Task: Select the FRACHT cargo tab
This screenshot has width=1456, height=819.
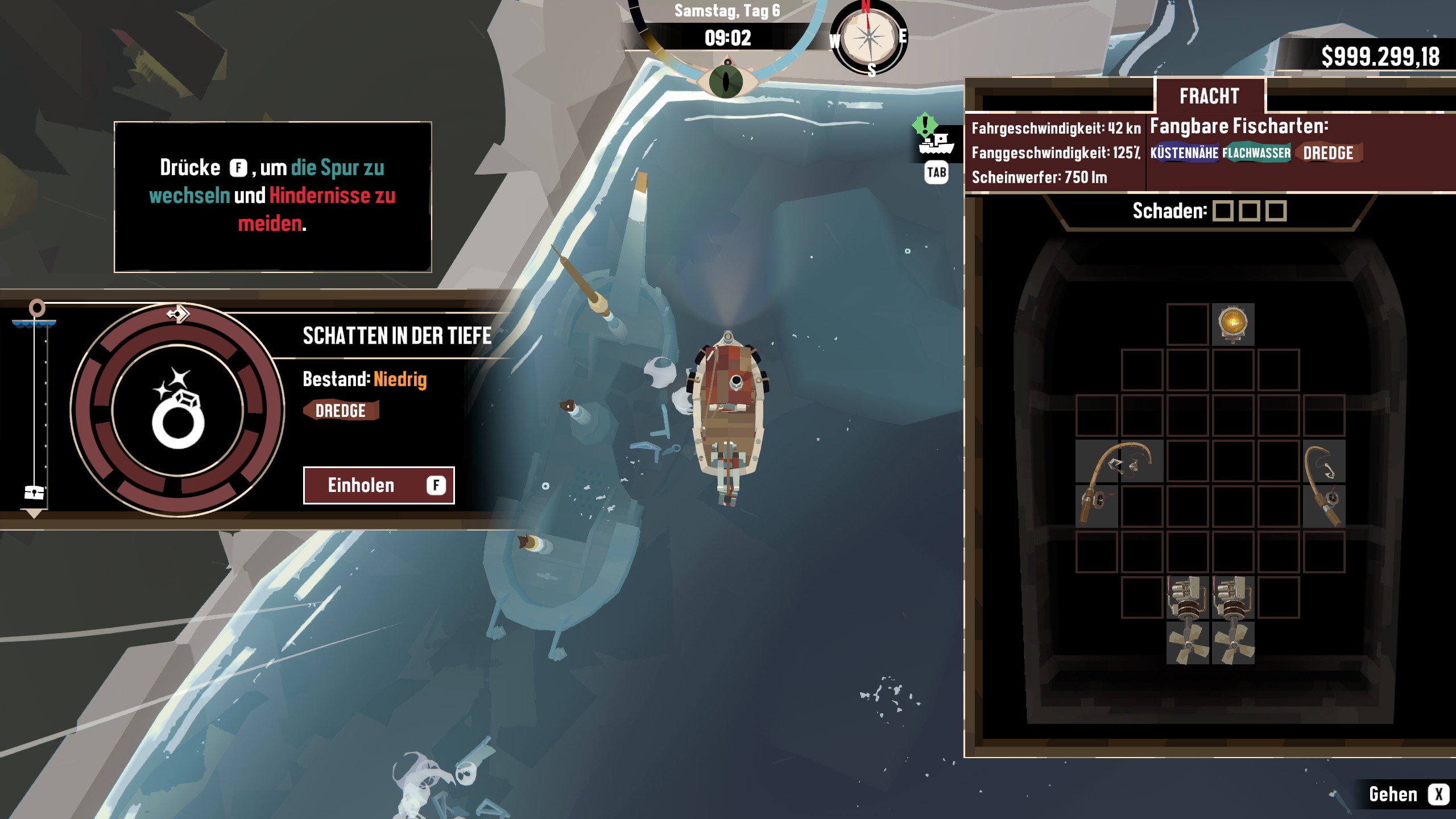Action: (1209, 96)
